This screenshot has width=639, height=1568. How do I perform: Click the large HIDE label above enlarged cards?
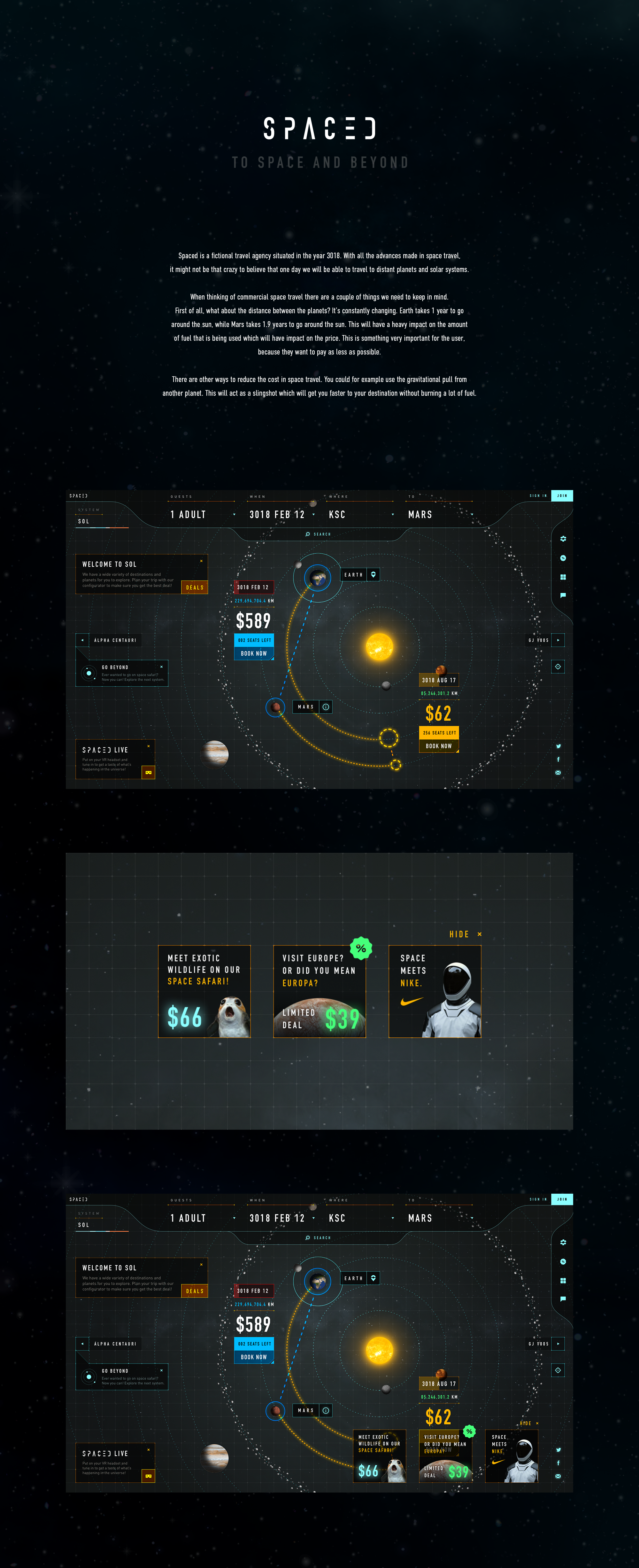click(459, 934)
